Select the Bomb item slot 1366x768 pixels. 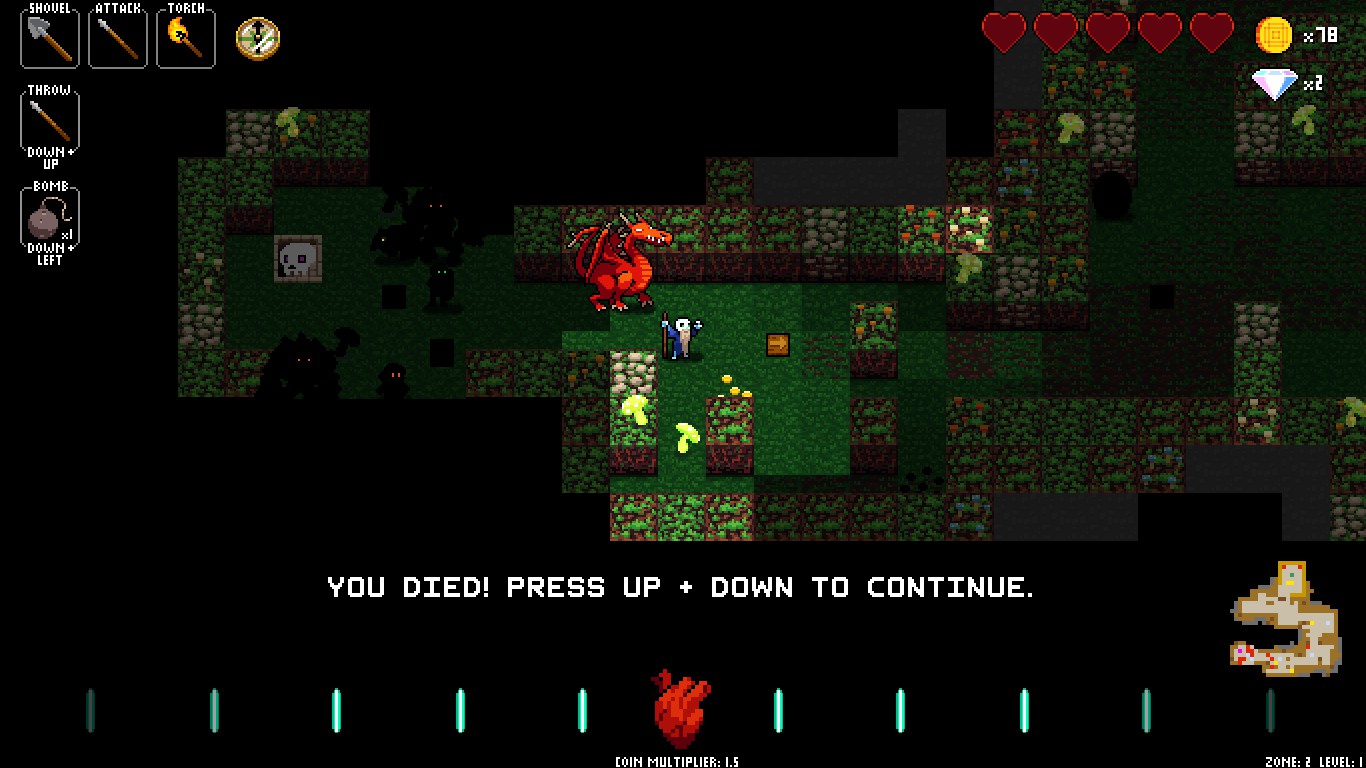50,216
